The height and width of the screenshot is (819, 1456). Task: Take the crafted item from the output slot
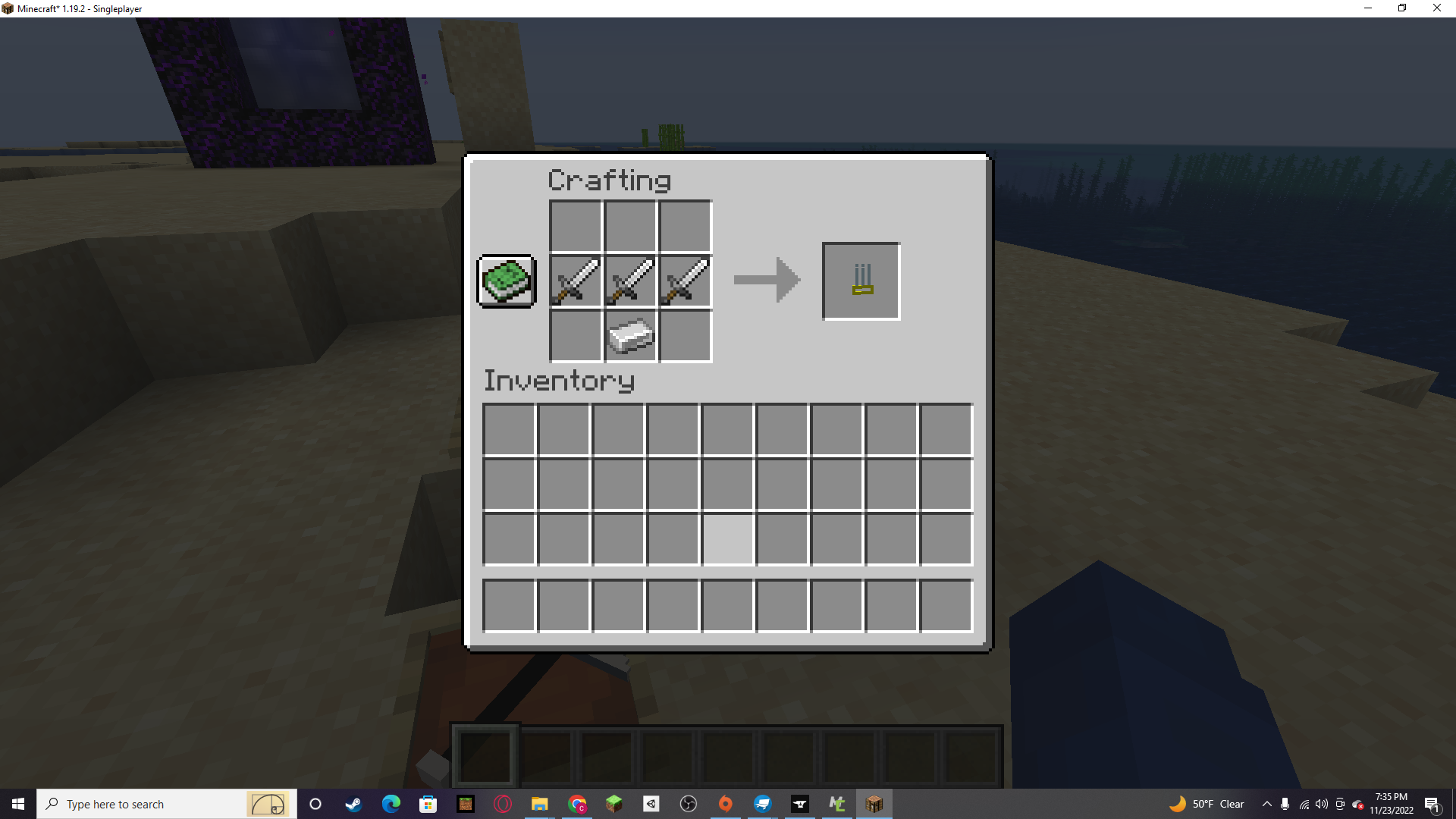pyautogui.click(x=860, y=281)
